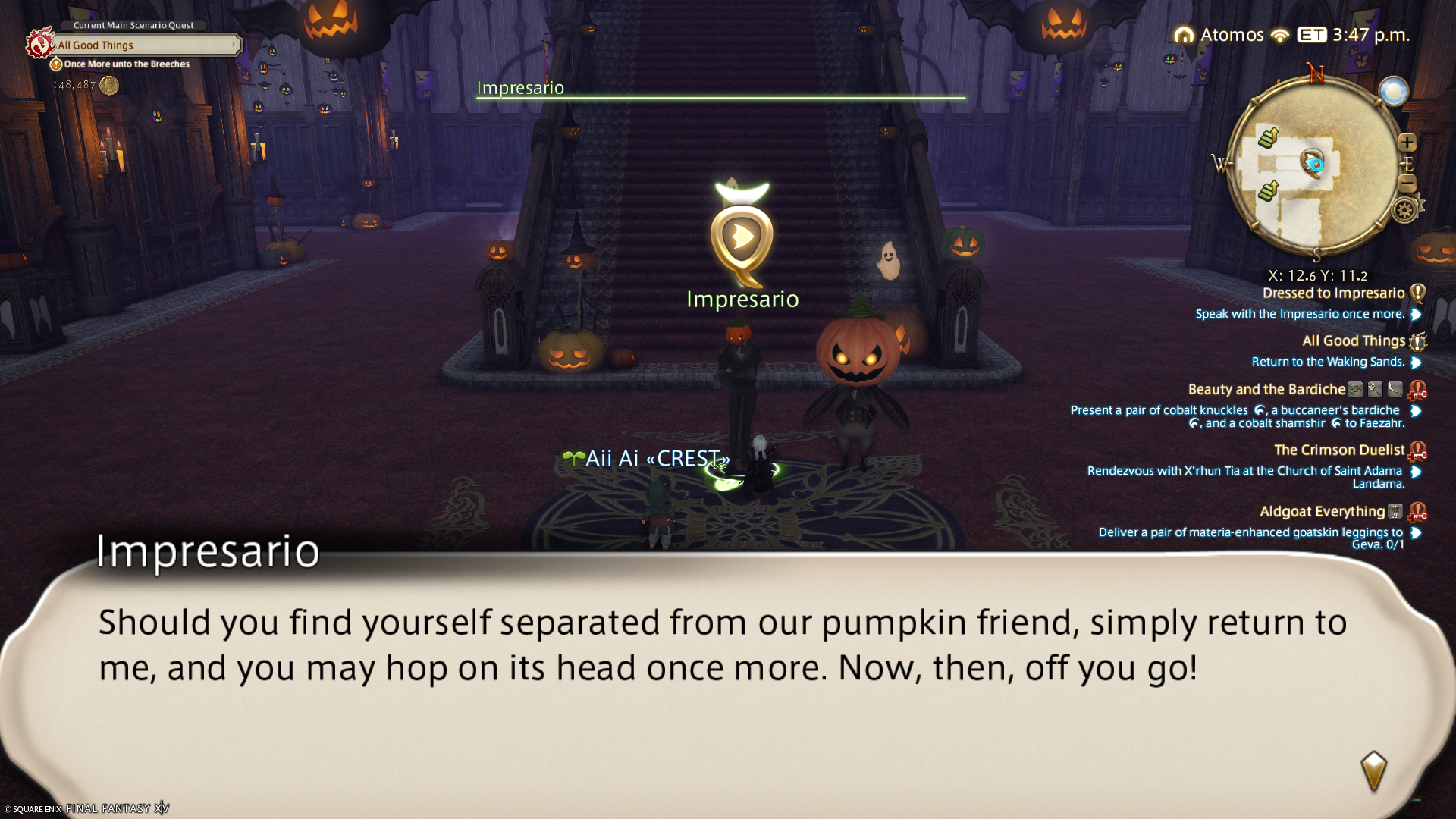The image size is (1456, 819).
Task: Zoom in the minimap with plus button
Action: [x=1407, y=143]
